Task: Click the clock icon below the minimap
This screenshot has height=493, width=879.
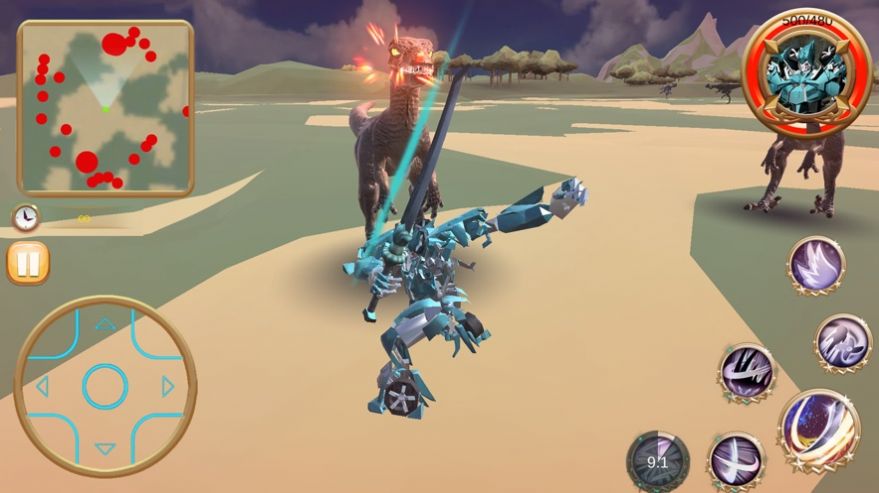Action: (x=26, y=217)
